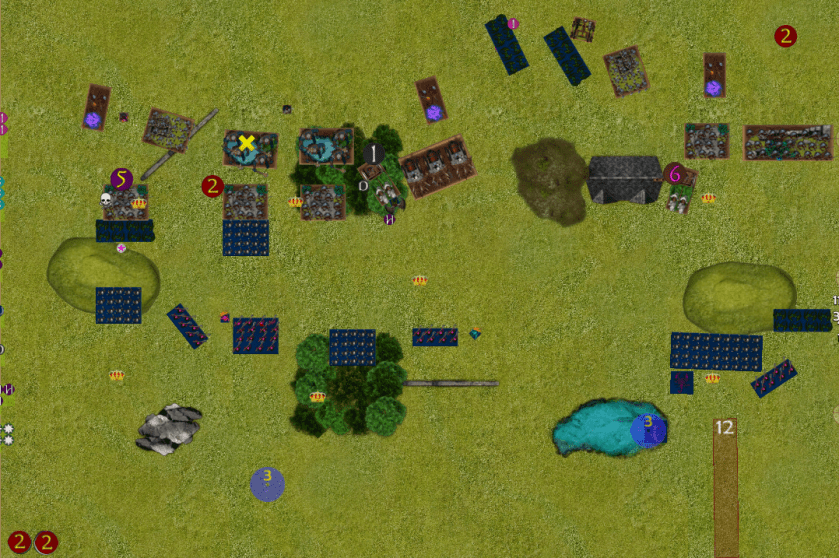Pick the purple counter numbered 5
The height and width of the screenshot is (558, 839).
tap(122, 180)
